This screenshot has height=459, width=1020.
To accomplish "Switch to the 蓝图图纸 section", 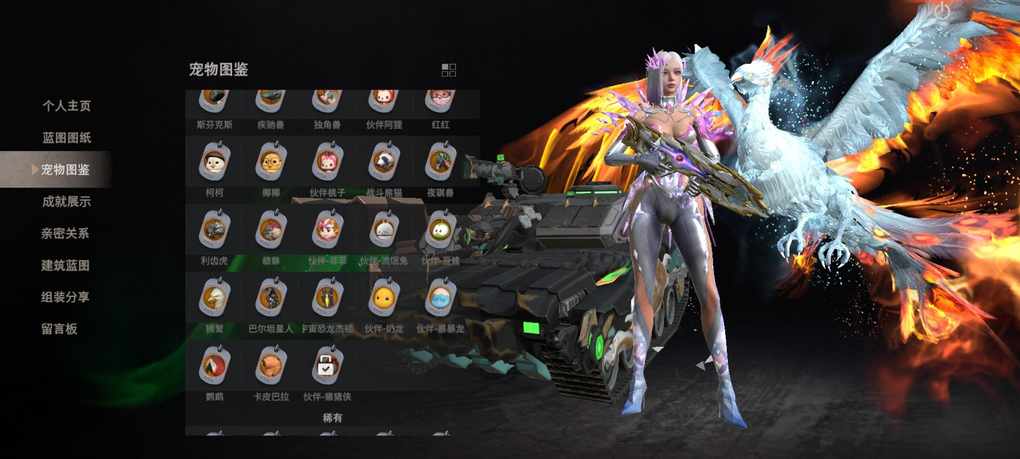I will [x=66, y=138].
